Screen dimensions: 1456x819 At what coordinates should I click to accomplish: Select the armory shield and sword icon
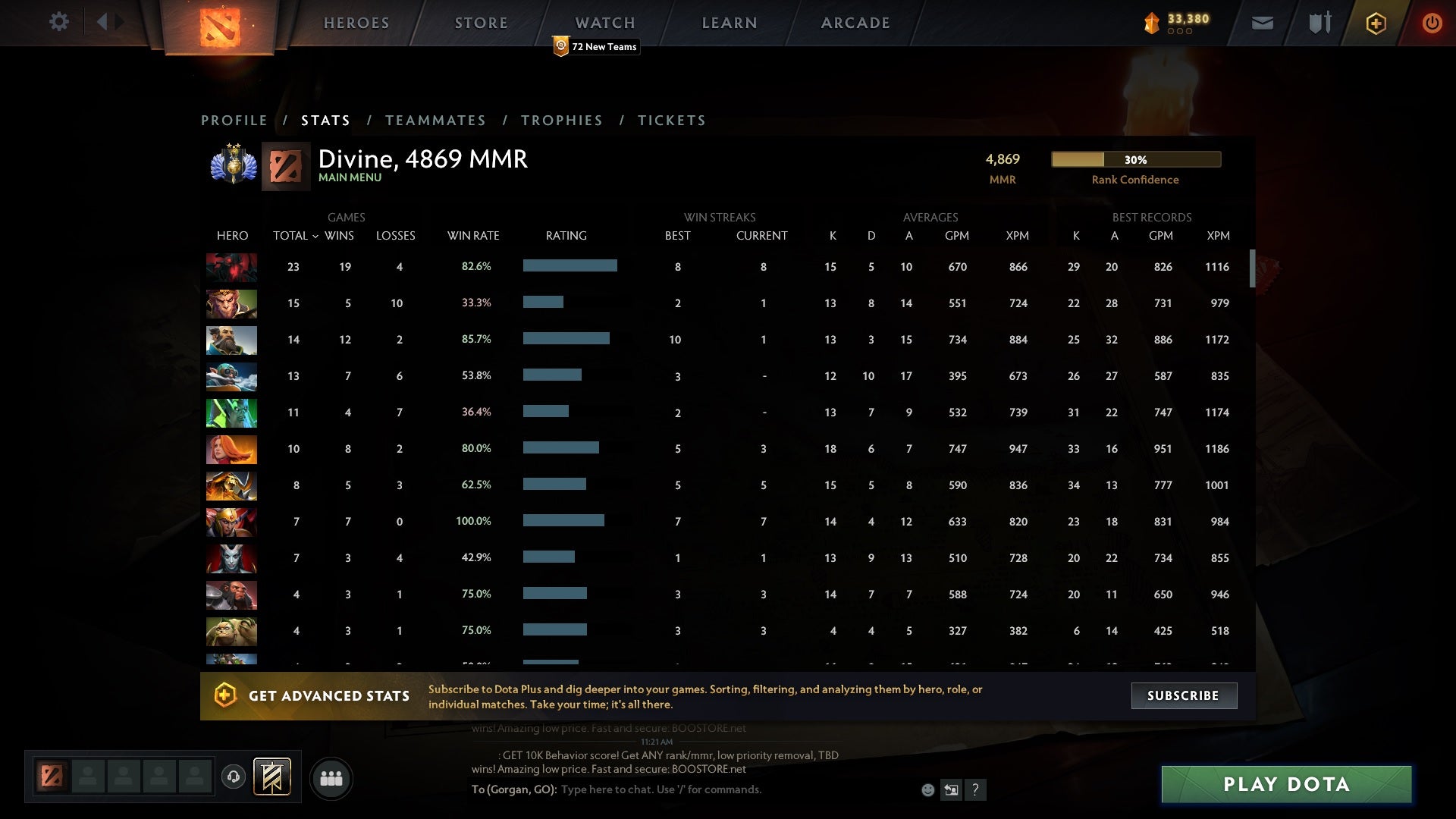[x=1318, y=23]
